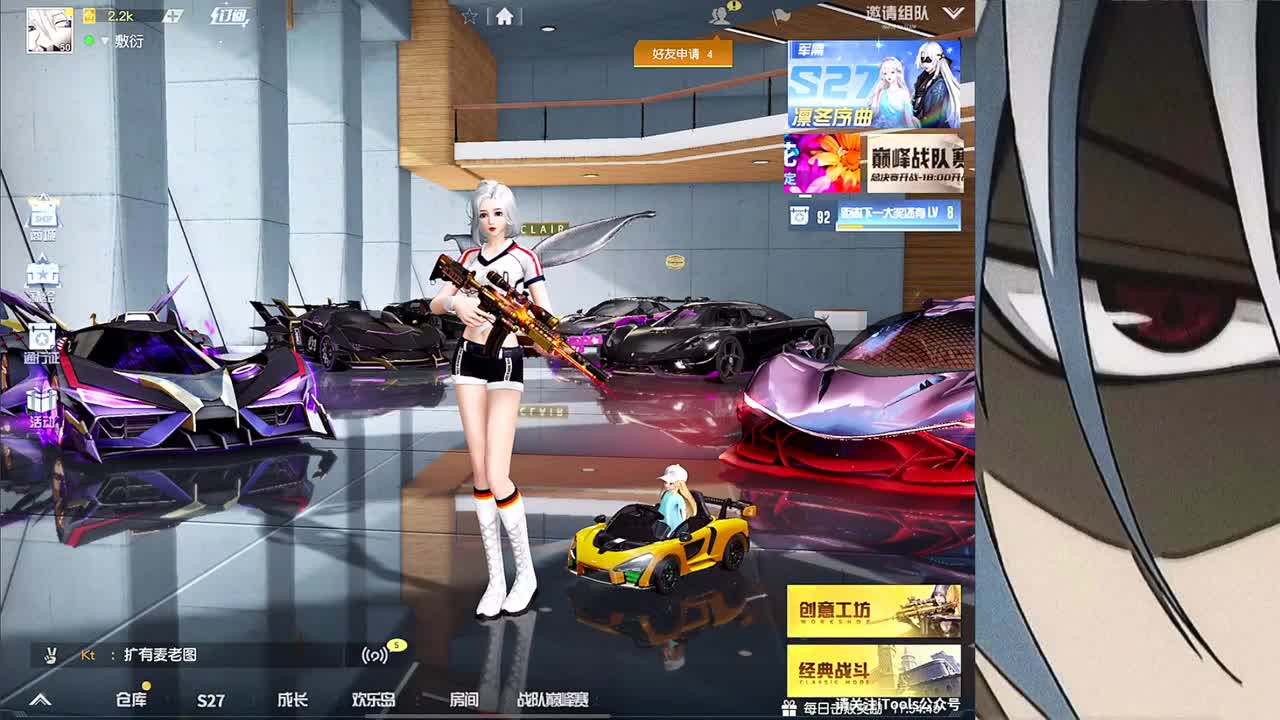Open the home icon at top center
Image resolution: width=1280 pixels, height=720 pixels.
point(505,16)
